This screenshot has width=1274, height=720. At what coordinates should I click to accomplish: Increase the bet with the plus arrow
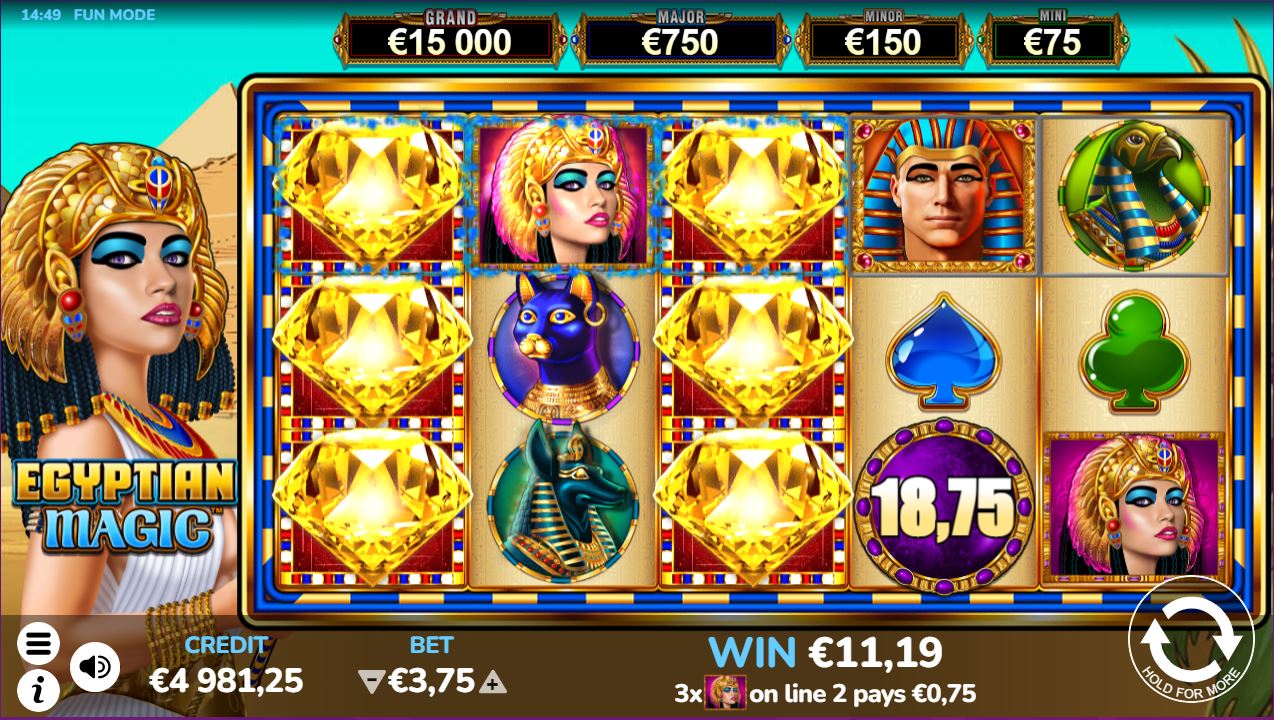pos(492,683)
